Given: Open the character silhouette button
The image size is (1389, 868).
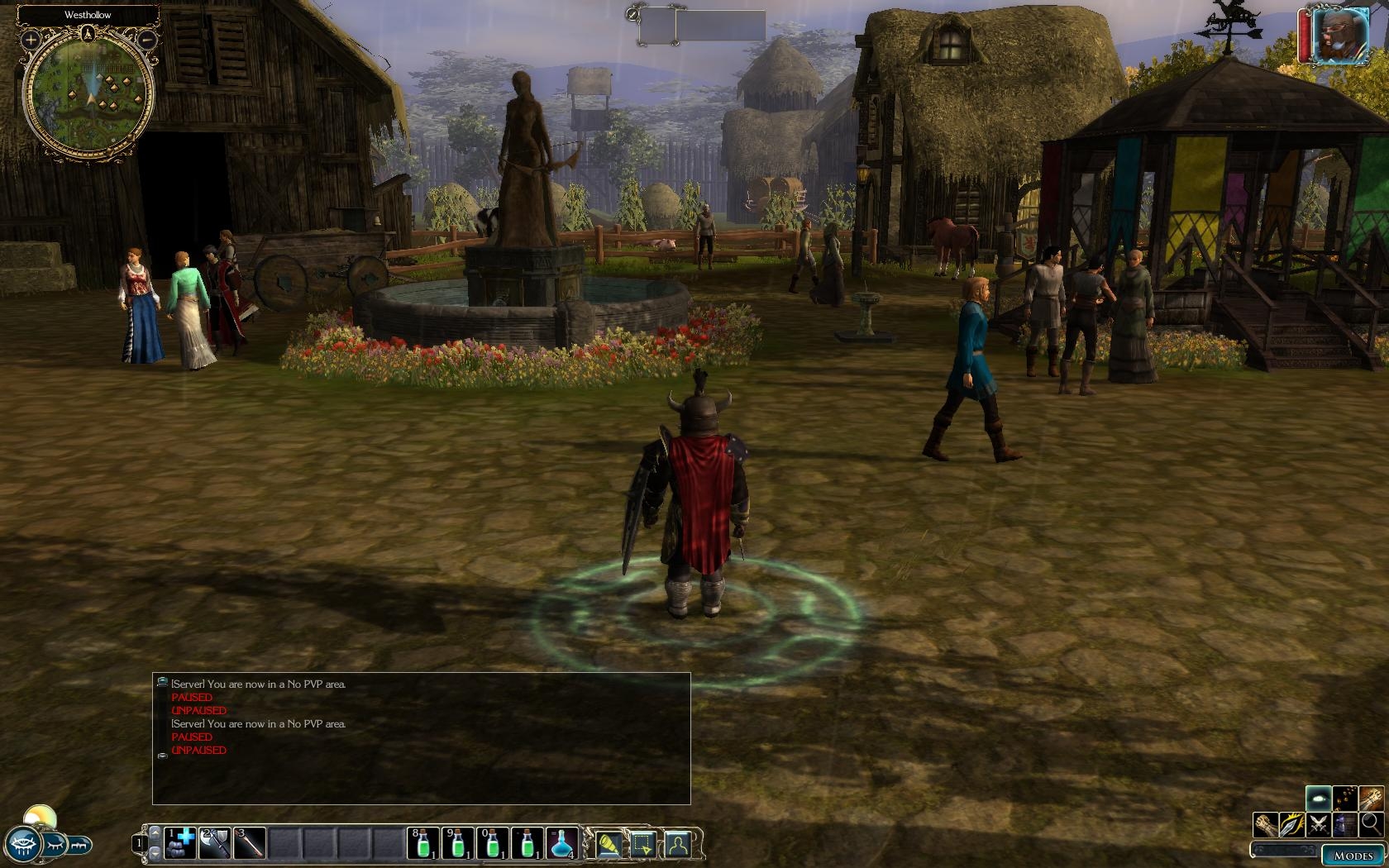Looking at the screenshot, I should pos(677,844).
